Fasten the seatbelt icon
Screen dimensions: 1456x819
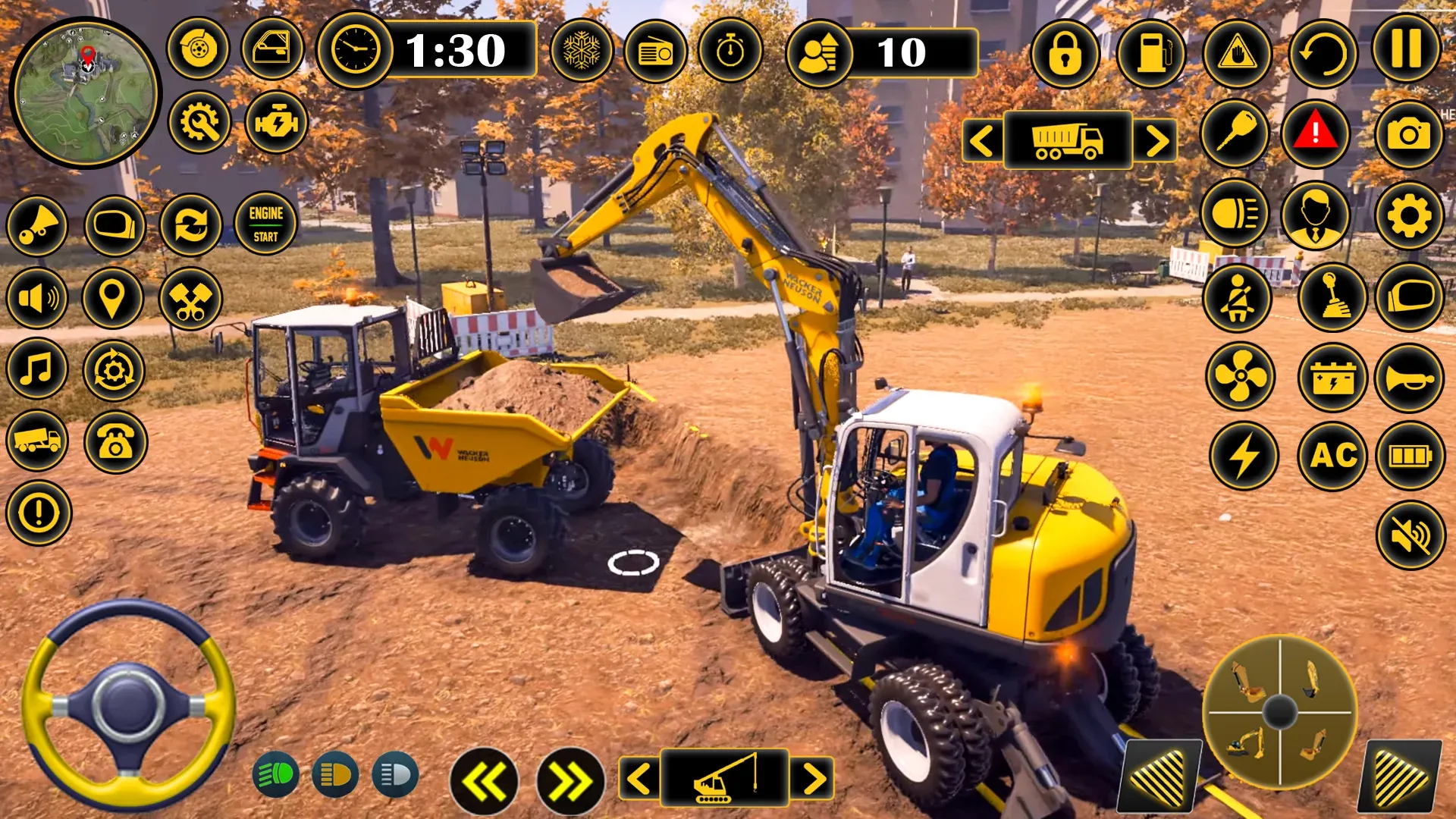[x=1240, y=298]
